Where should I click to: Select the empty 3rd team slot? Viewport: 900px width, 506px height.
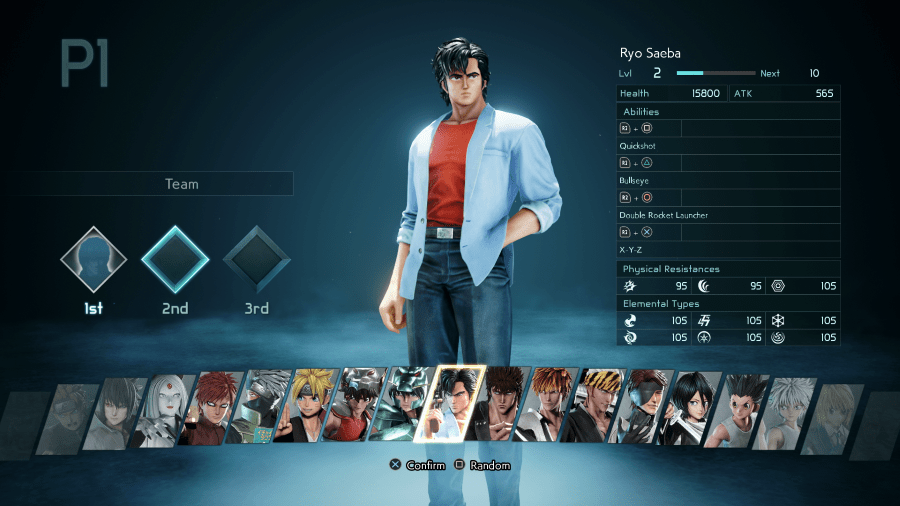click(x=256, y=259)
